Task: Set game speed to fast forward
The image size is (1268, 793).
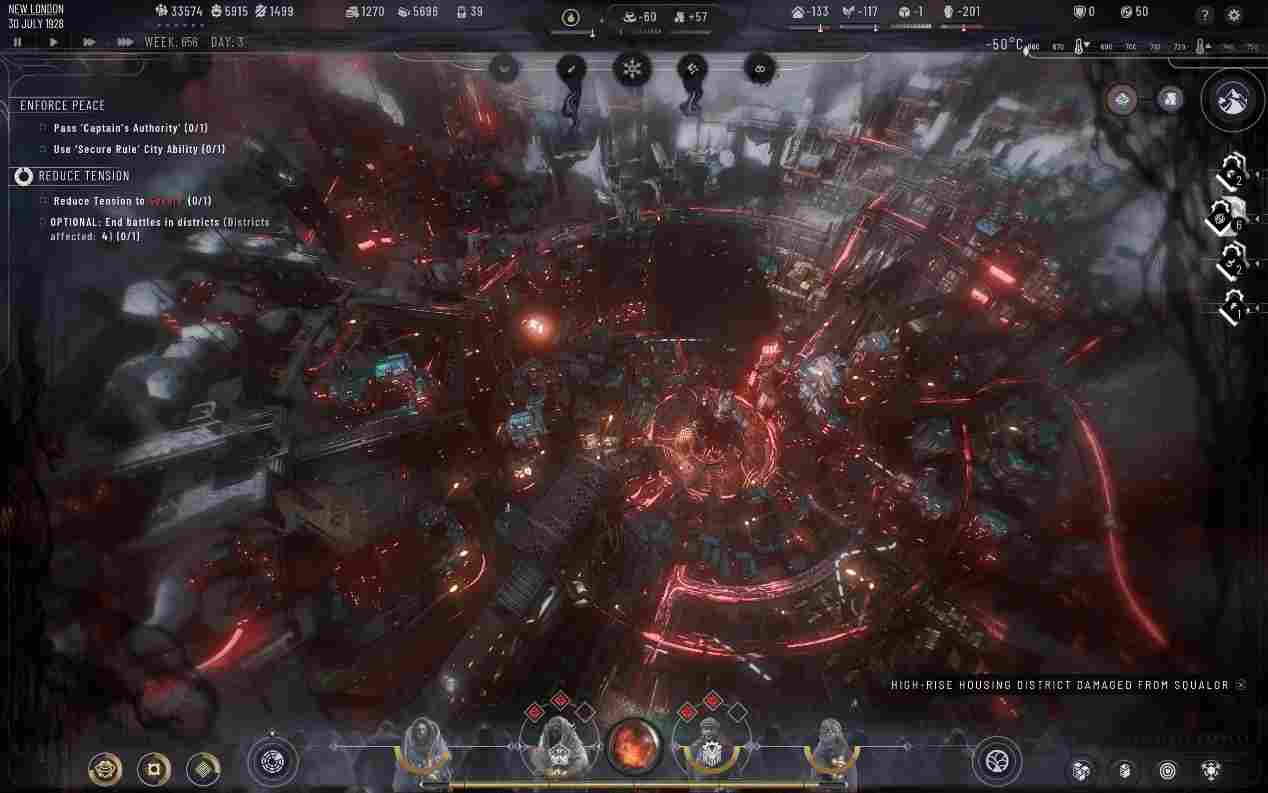Action: point(89,42)
